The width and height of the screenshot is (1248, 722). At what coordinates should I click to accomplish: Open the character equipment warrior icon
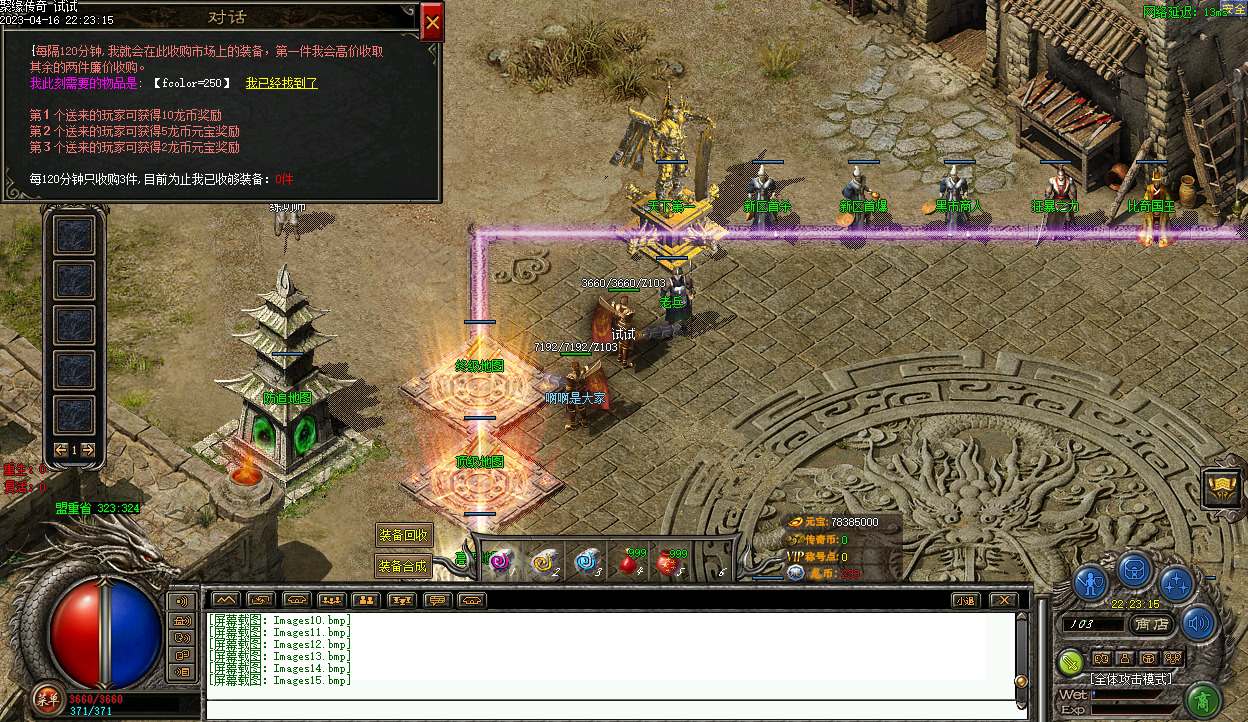tap(1091, 582)
